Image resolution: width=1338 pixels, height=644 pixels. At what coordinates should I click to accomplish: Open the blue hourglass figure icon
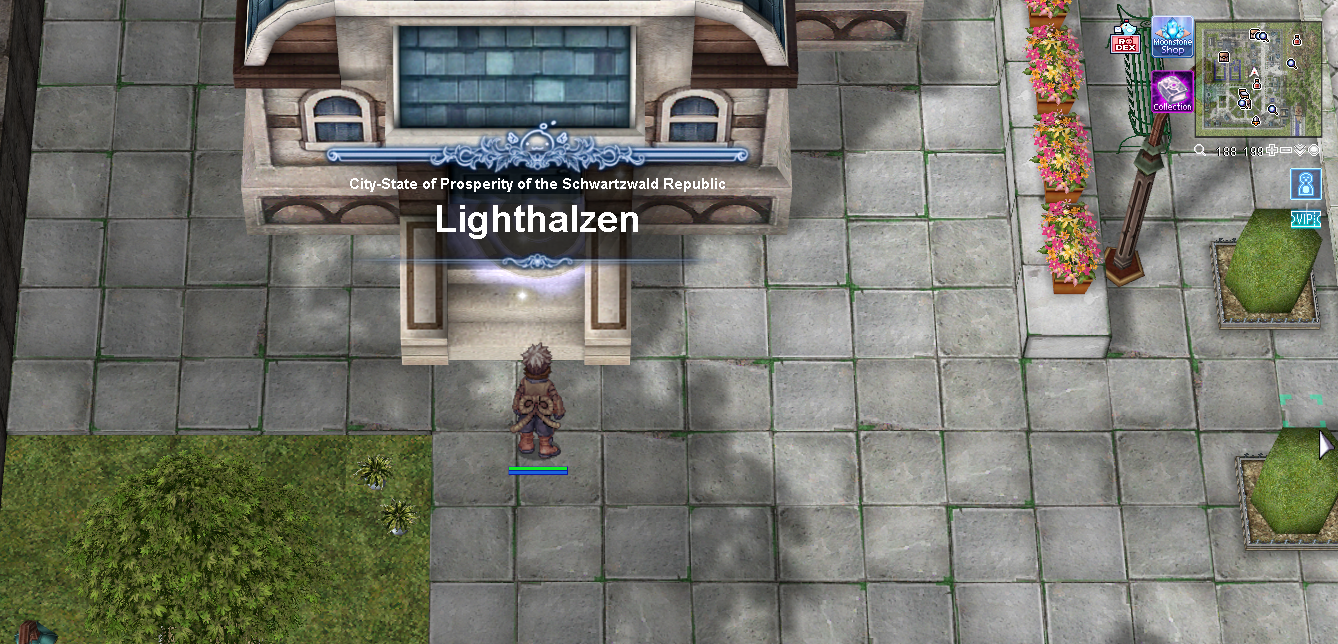tap(1306, 184)
